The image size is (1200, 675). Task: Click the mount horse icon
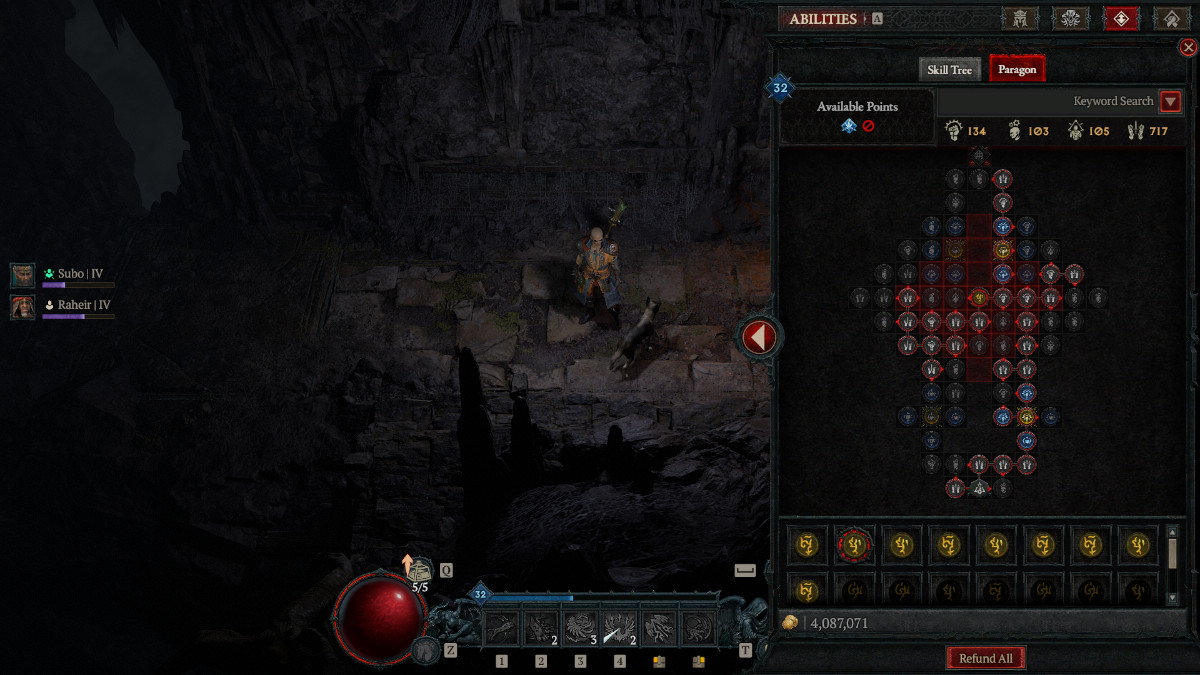pos(424,650)
